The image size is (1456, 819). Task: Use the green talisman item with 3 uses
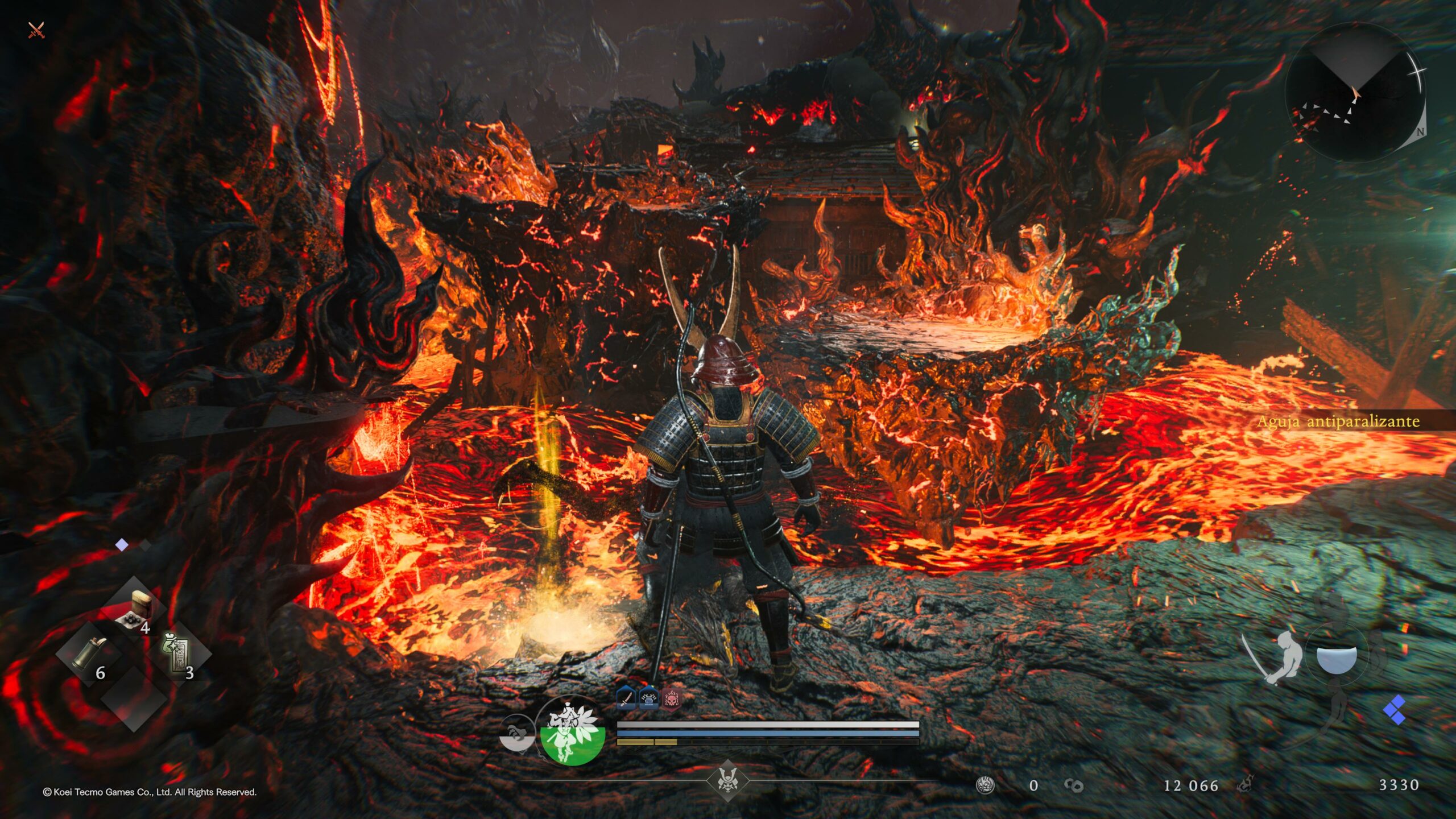(x=178, y=655)
